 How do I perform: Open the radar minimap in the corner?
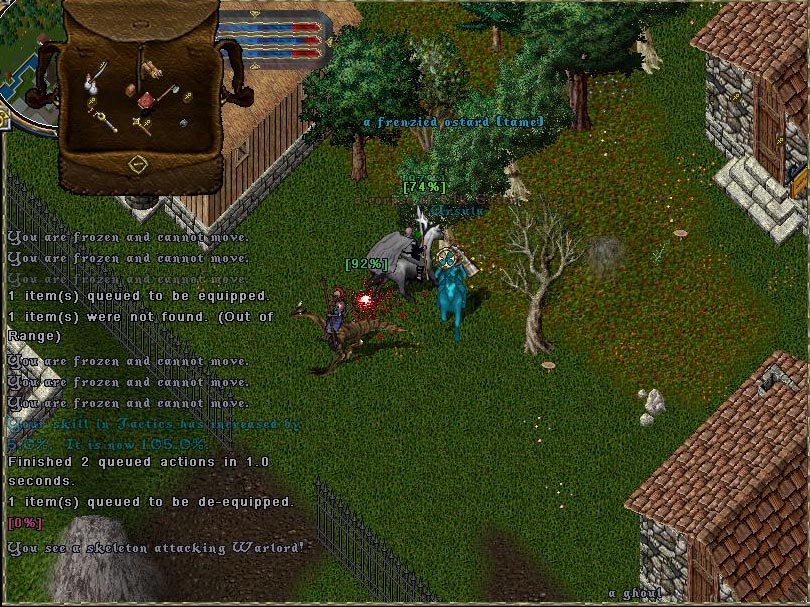pyautogui.click(x=20, y=60)
